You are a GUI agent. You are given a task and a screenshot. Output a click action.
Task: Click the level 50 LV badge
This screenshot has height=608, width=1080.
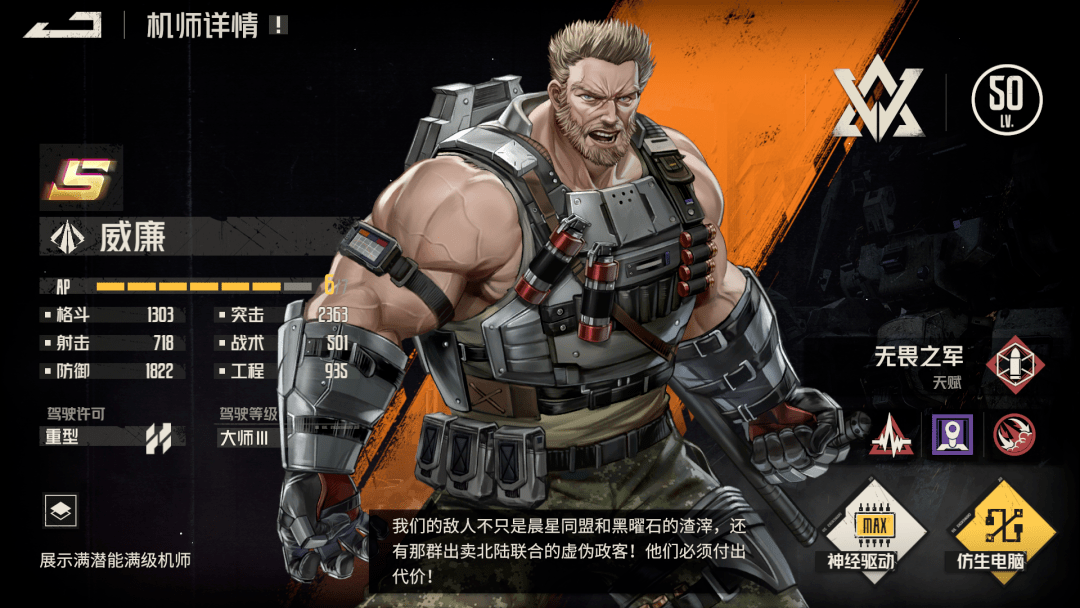click(x=1006, y=100)
